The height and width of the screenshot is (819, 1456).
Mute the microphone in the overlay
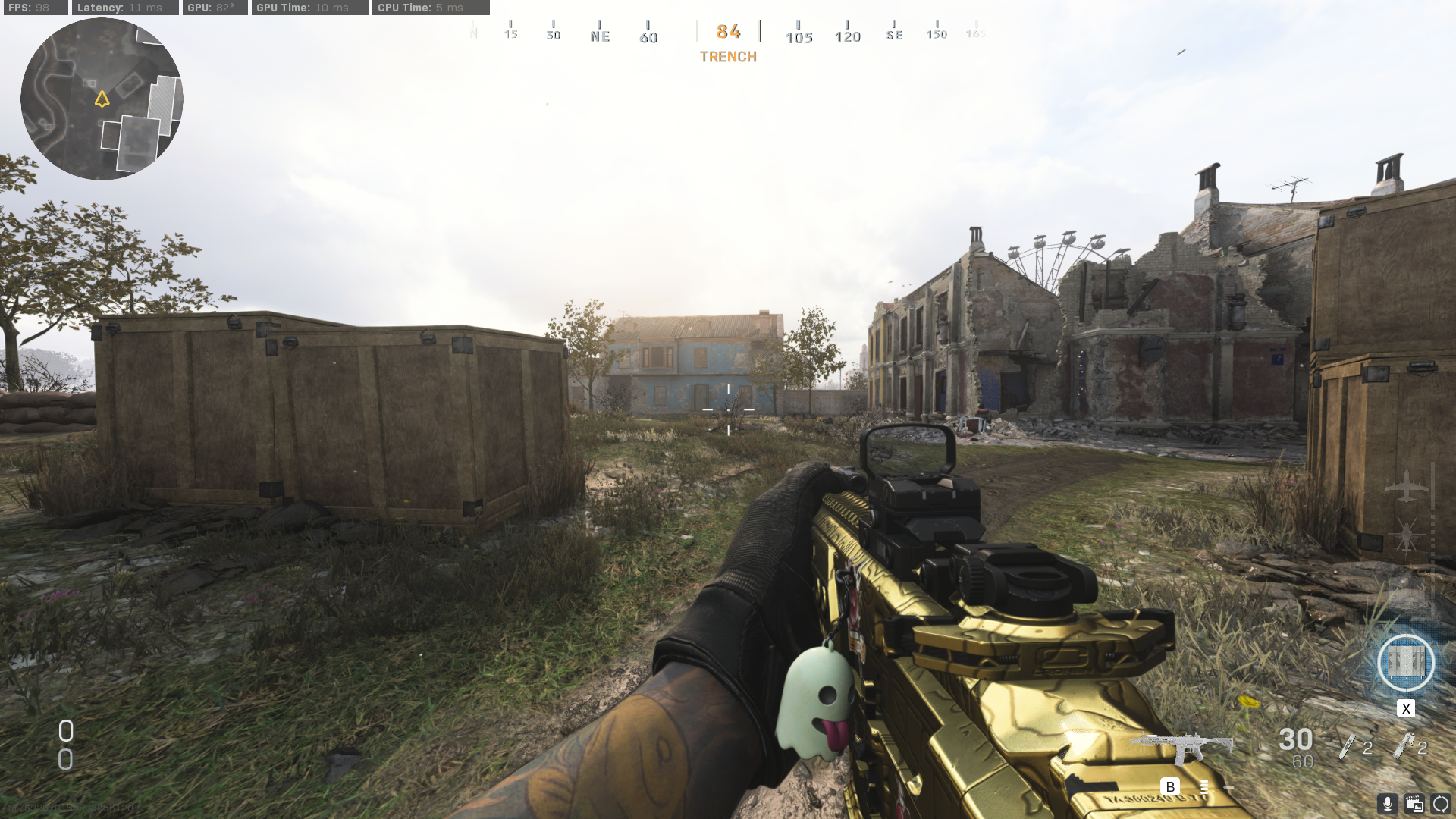tap(1388, 804)
